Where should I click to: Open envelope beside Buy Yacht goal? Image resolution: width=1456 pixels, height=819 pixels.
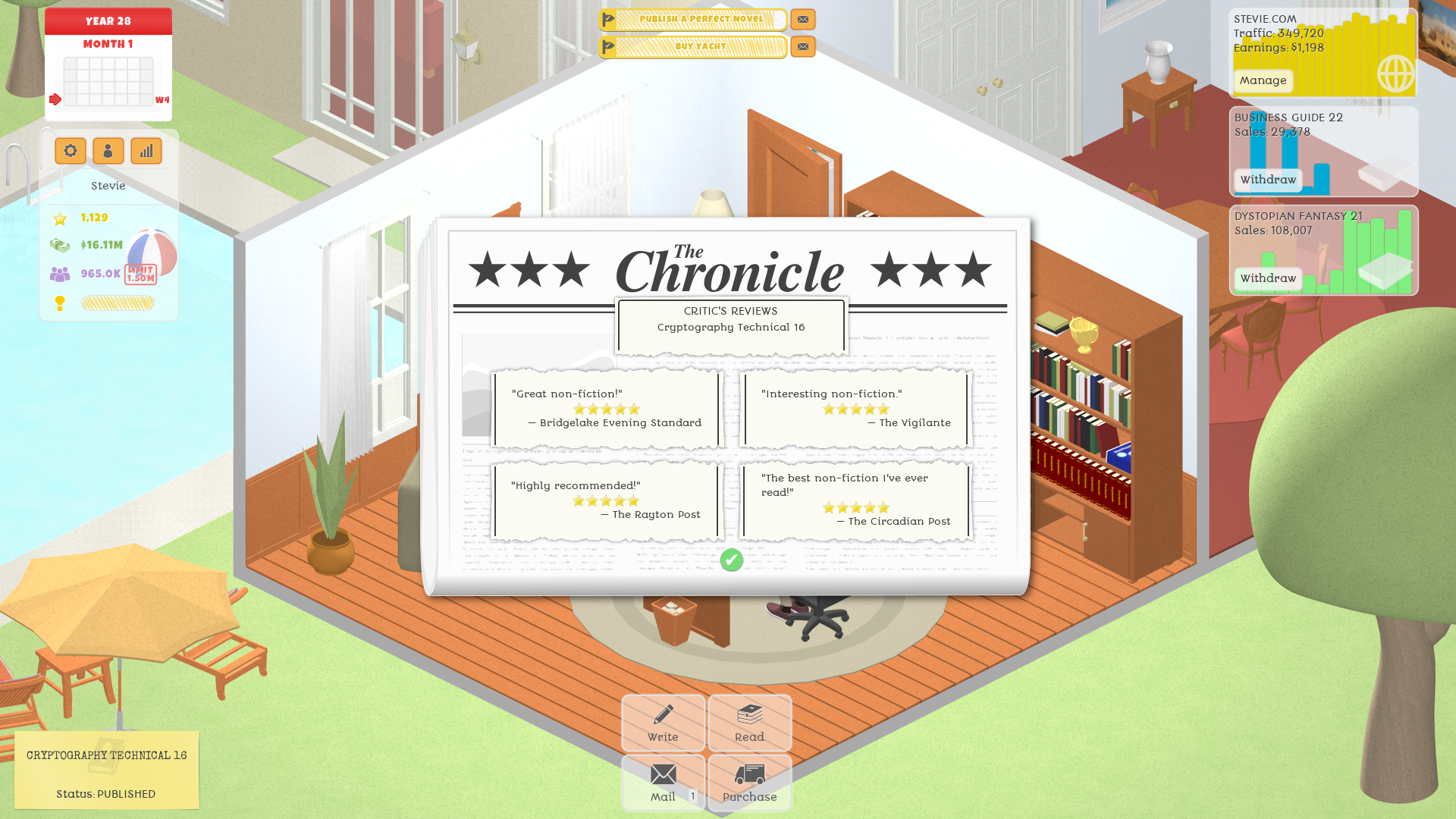(x=802, y=46)
